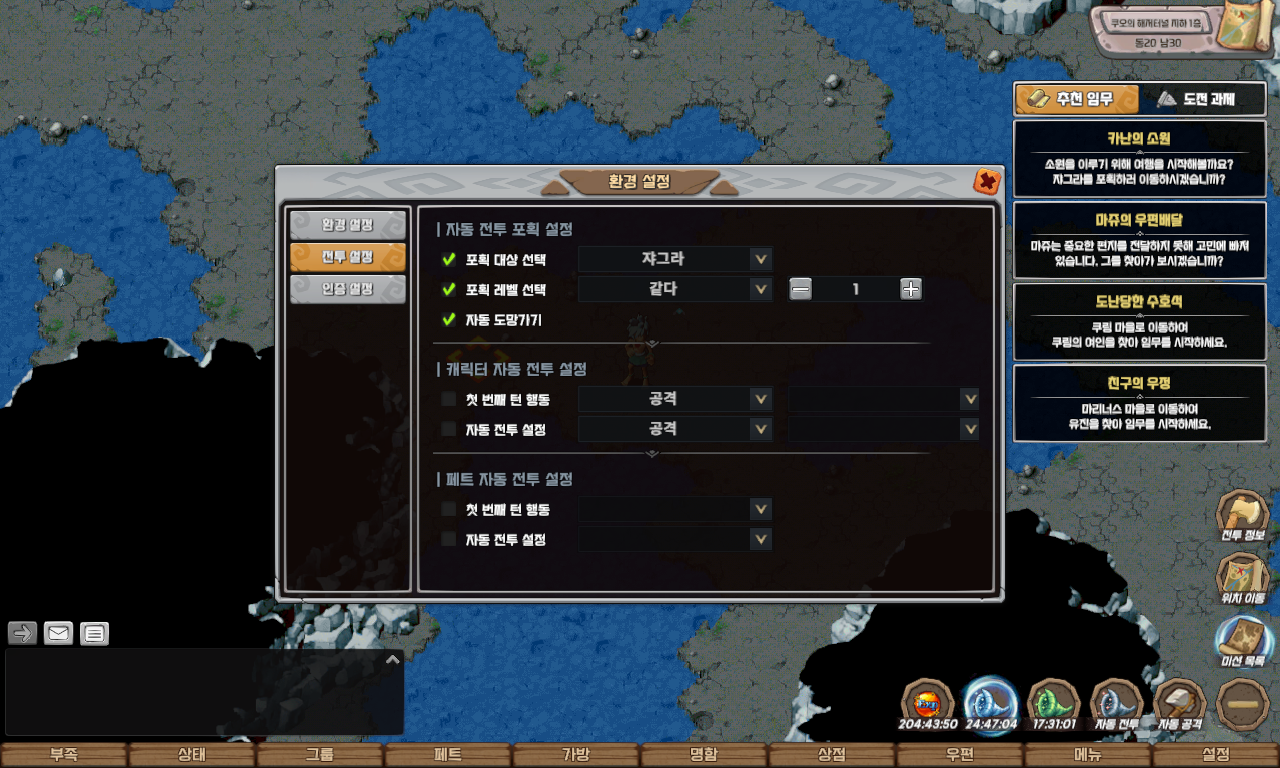Increase capture level with the plus button
Screen dimensions: 1280x768
click(x=910, y=290)
